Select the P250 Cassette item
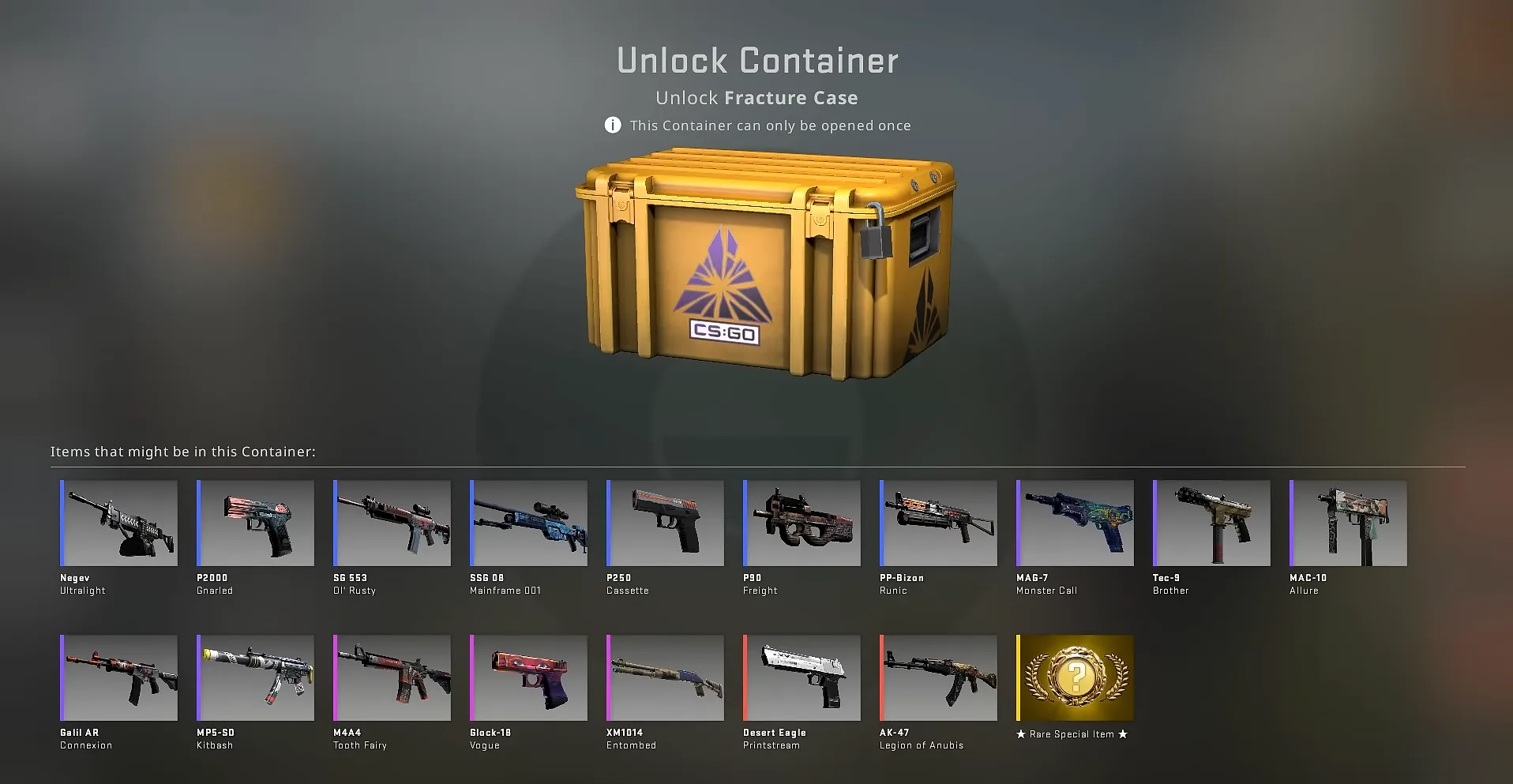 [x=664, y=523]
